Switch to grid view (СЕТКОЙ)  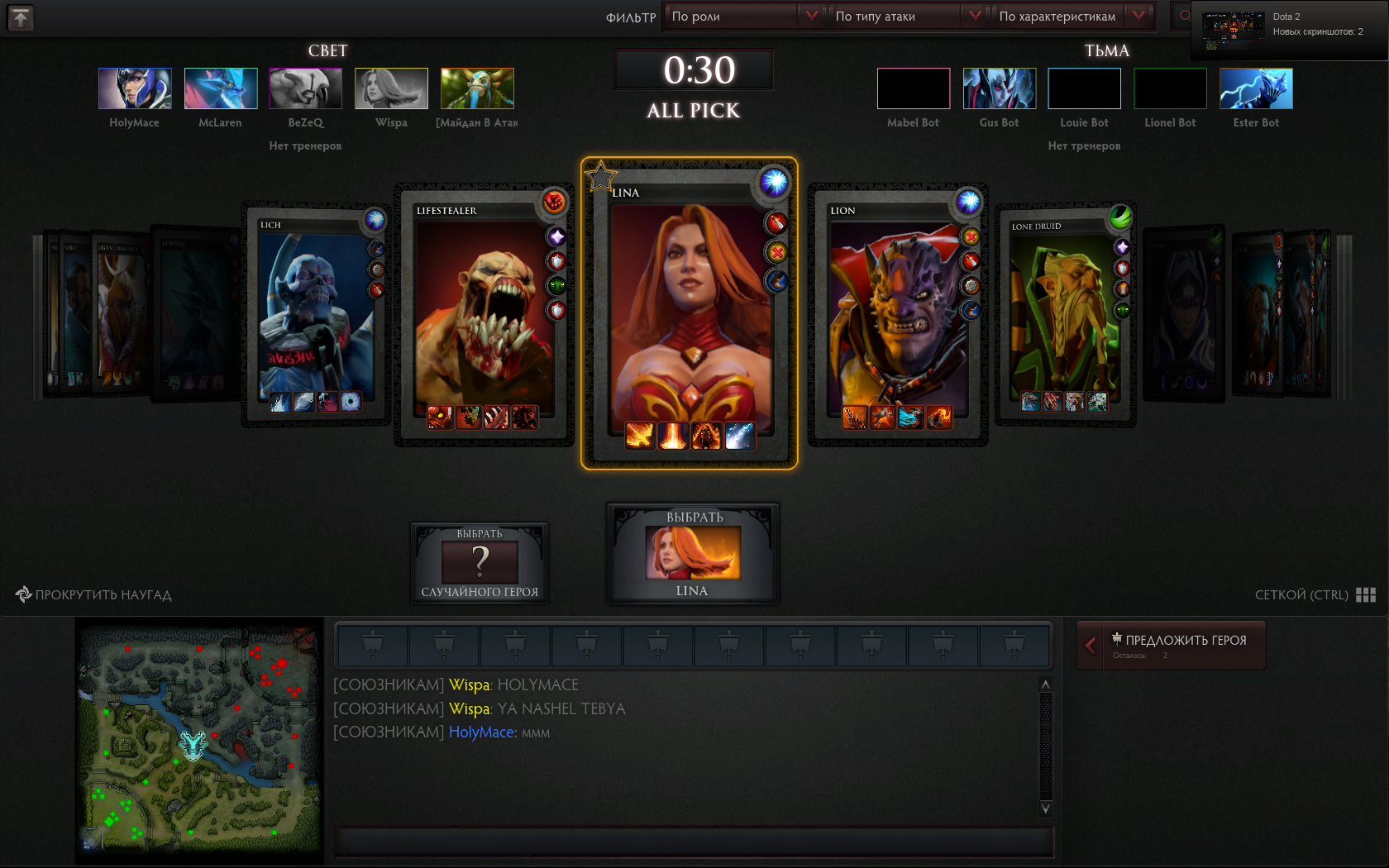1315,595
